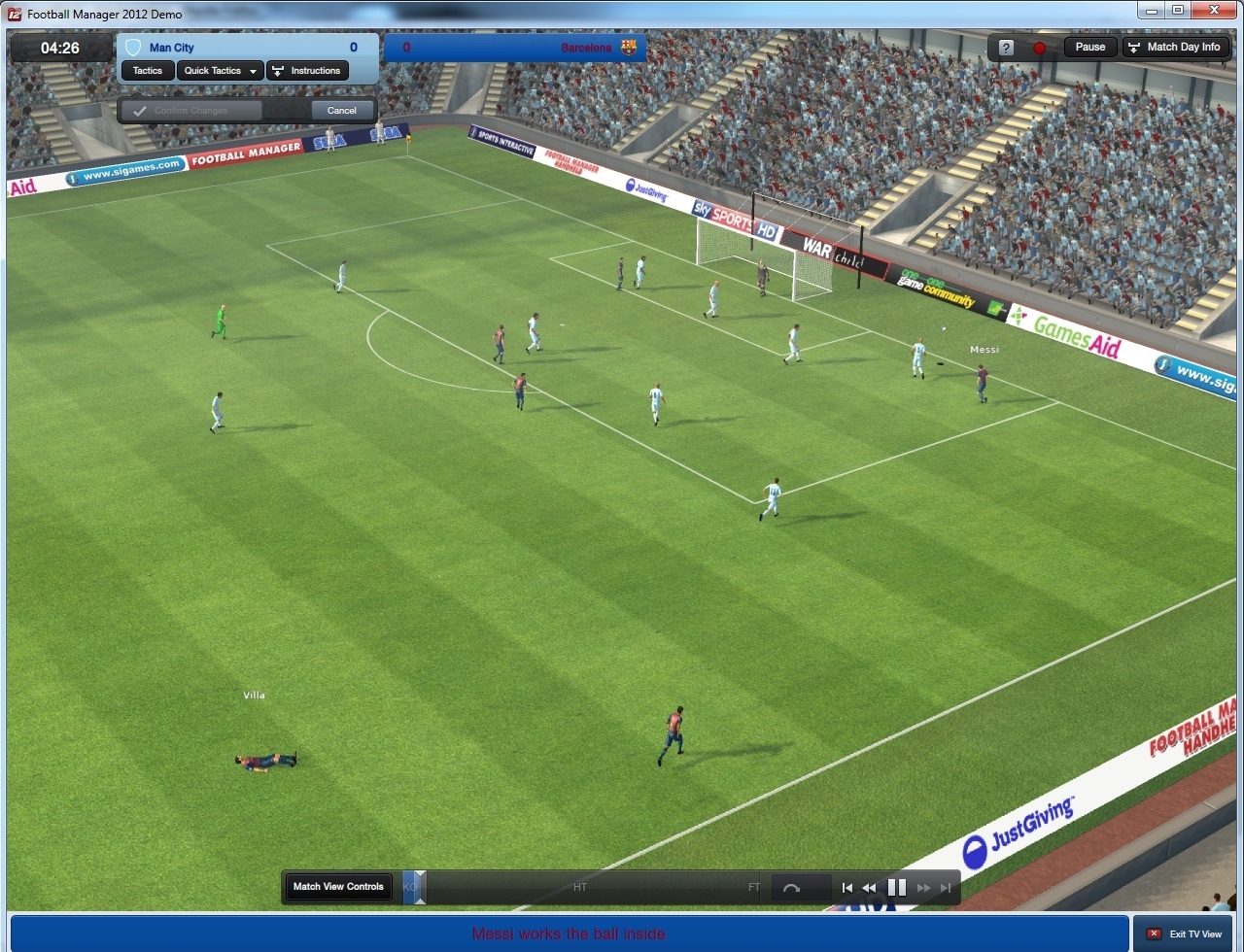Click the Barcelona club badge
Viewport: 1244px width, 952px height.
(631, 47)
